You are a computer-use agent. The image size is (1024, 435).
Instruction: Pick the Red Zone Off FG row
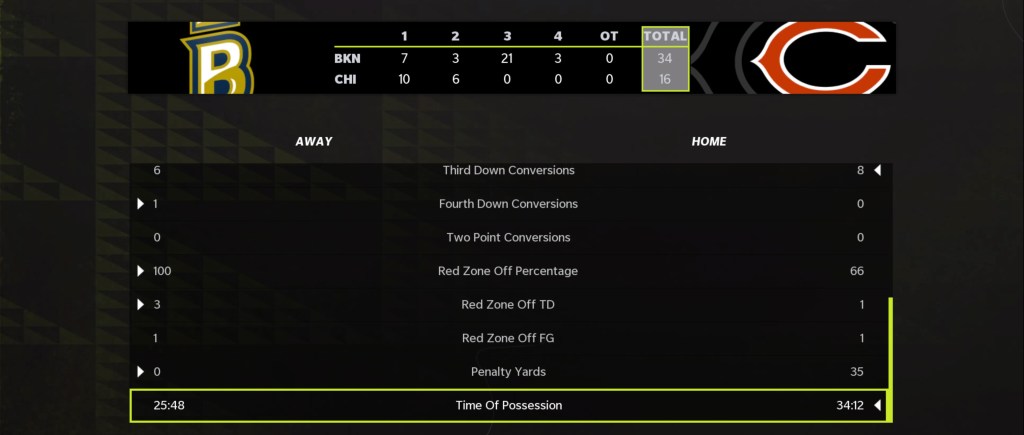[x=509, y=338]
